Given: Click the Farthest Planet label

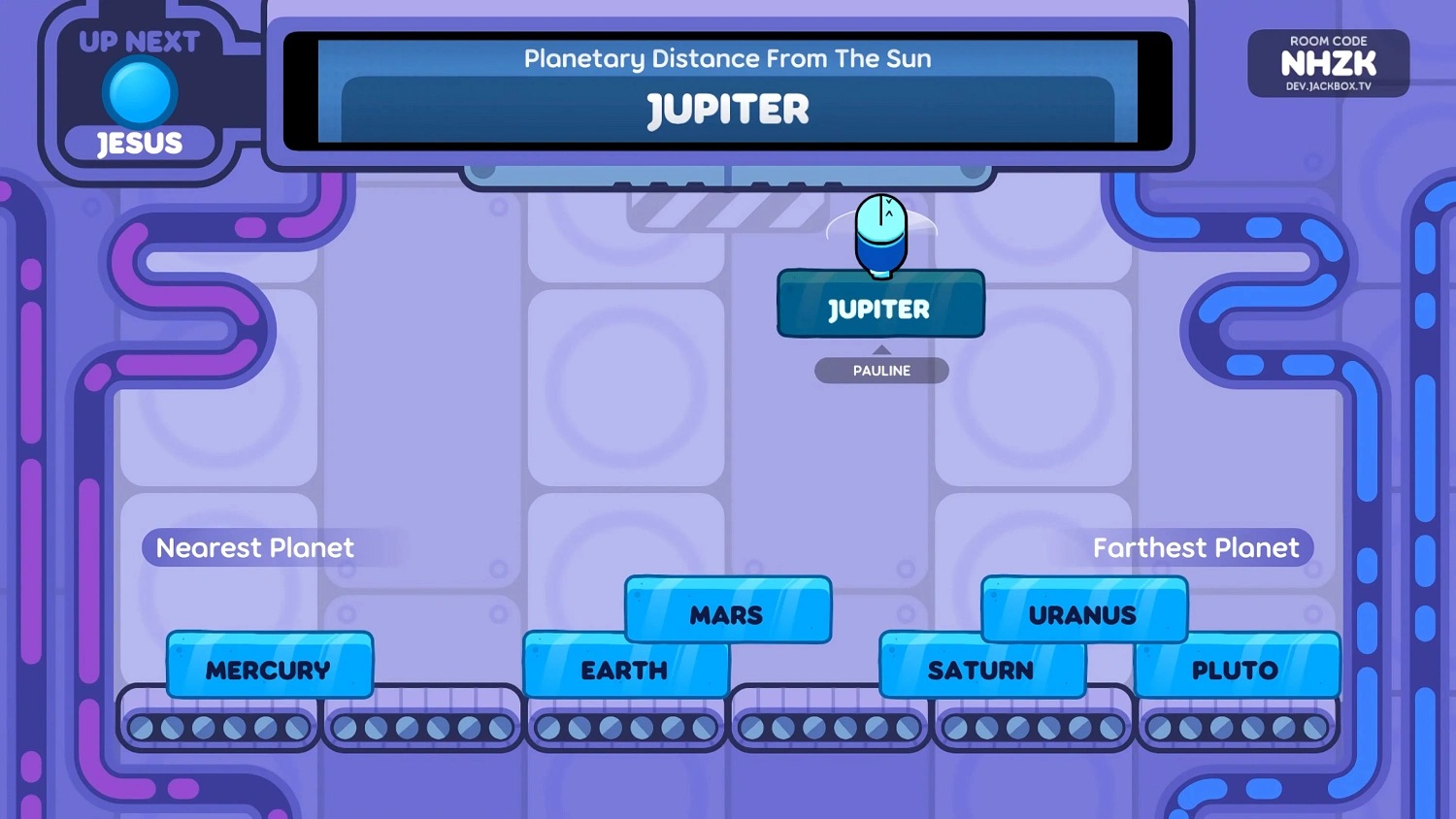Looking at the screenshot, I should click(x=1196, y=547).
